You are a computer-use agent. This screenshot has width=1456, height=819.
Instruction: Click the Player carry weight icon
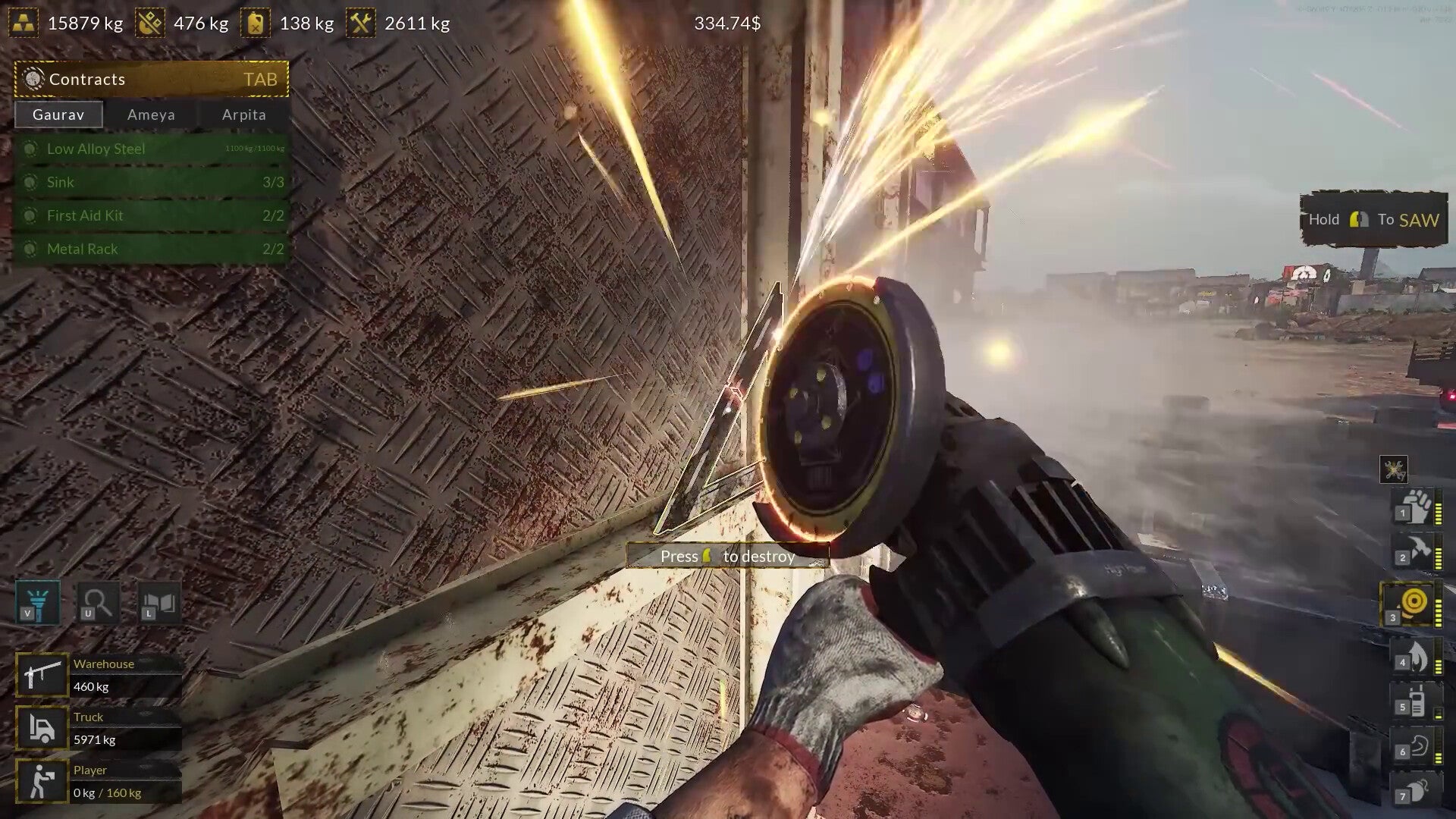tap(42, 780)
